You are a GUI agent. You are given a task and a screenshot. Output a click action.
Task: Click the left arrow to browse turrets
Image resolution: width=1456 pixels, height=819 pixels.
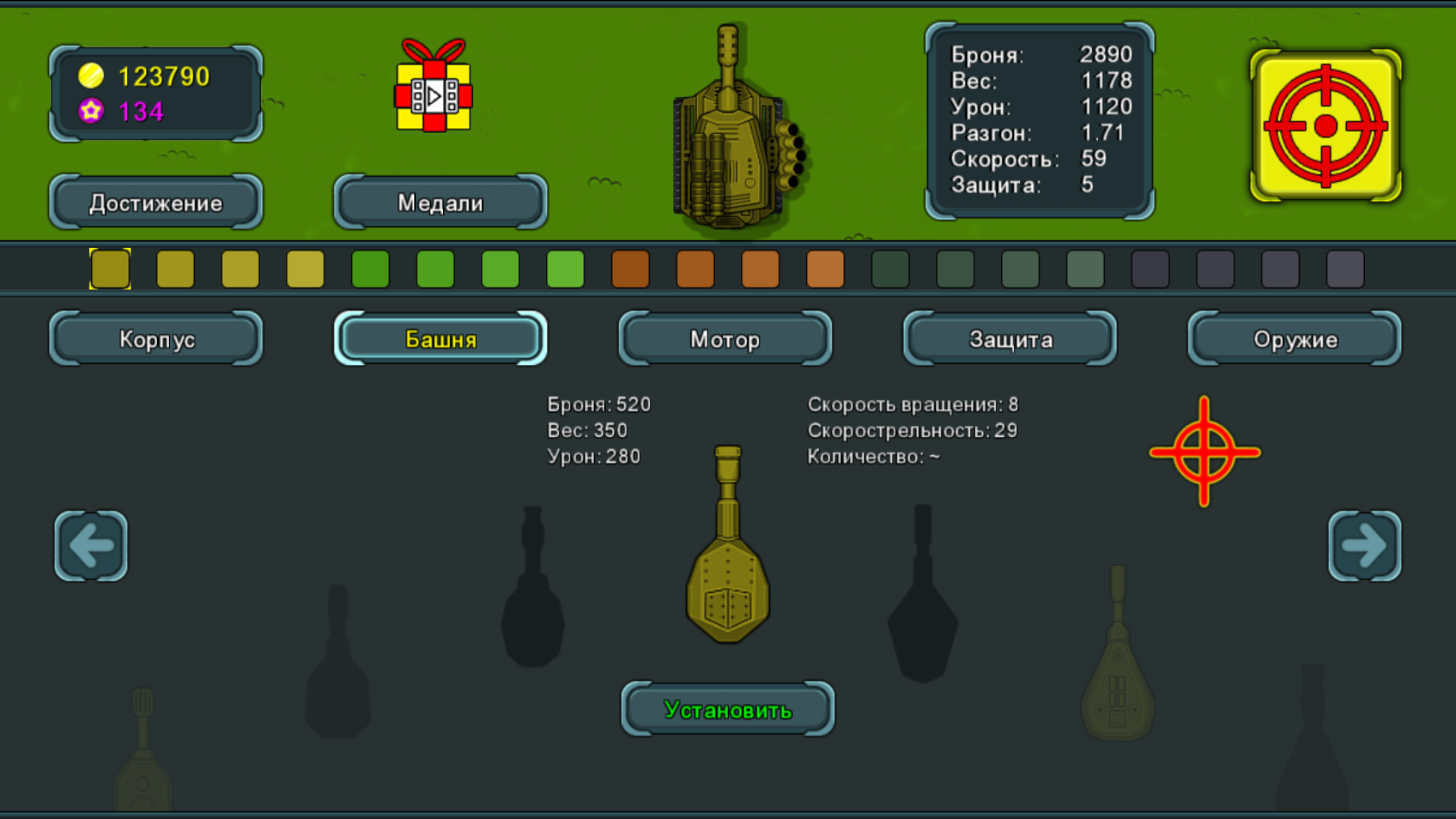coord(90,546)
